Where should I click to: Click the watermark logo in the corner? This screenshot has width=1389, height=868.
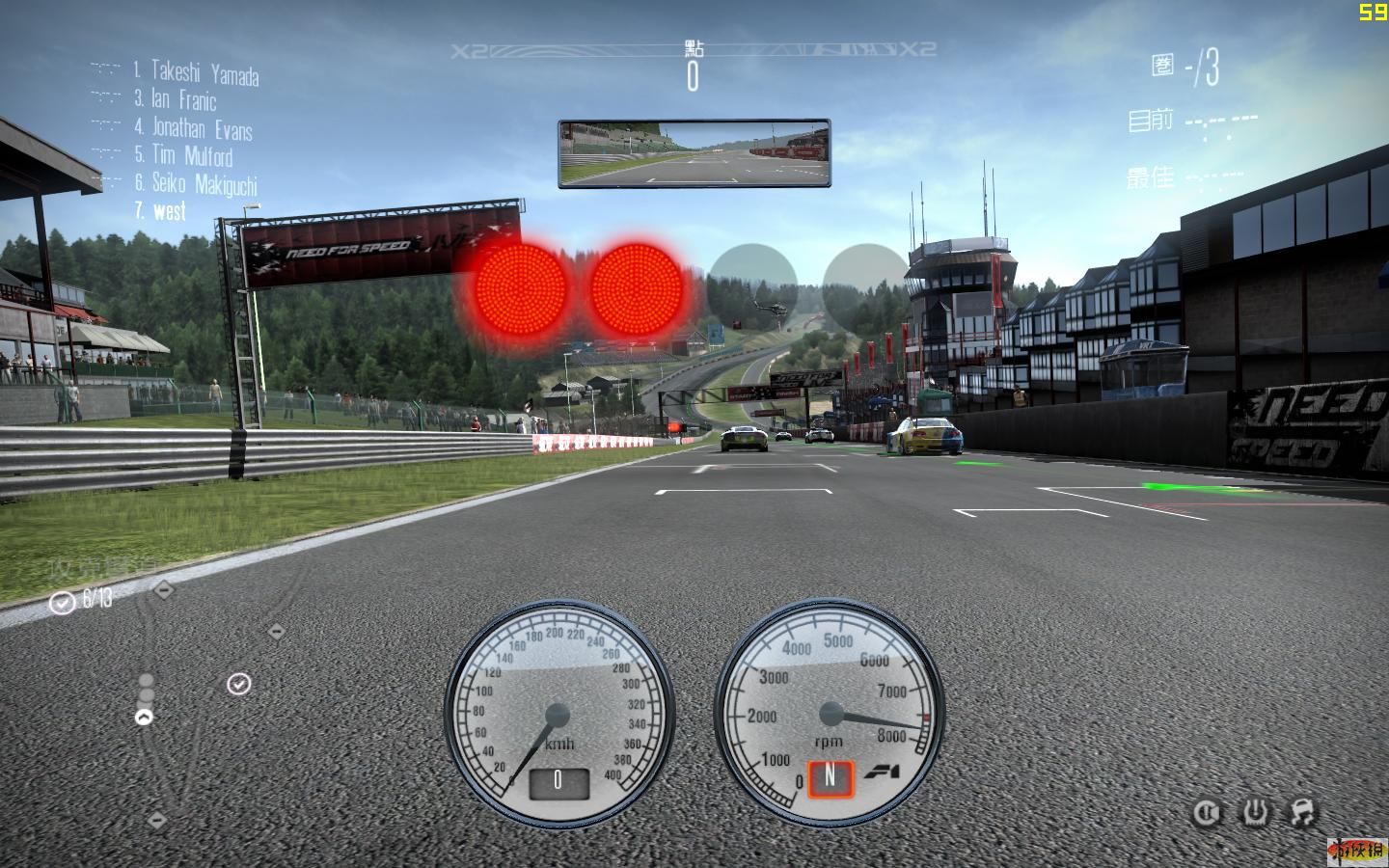click(1356, 849)
